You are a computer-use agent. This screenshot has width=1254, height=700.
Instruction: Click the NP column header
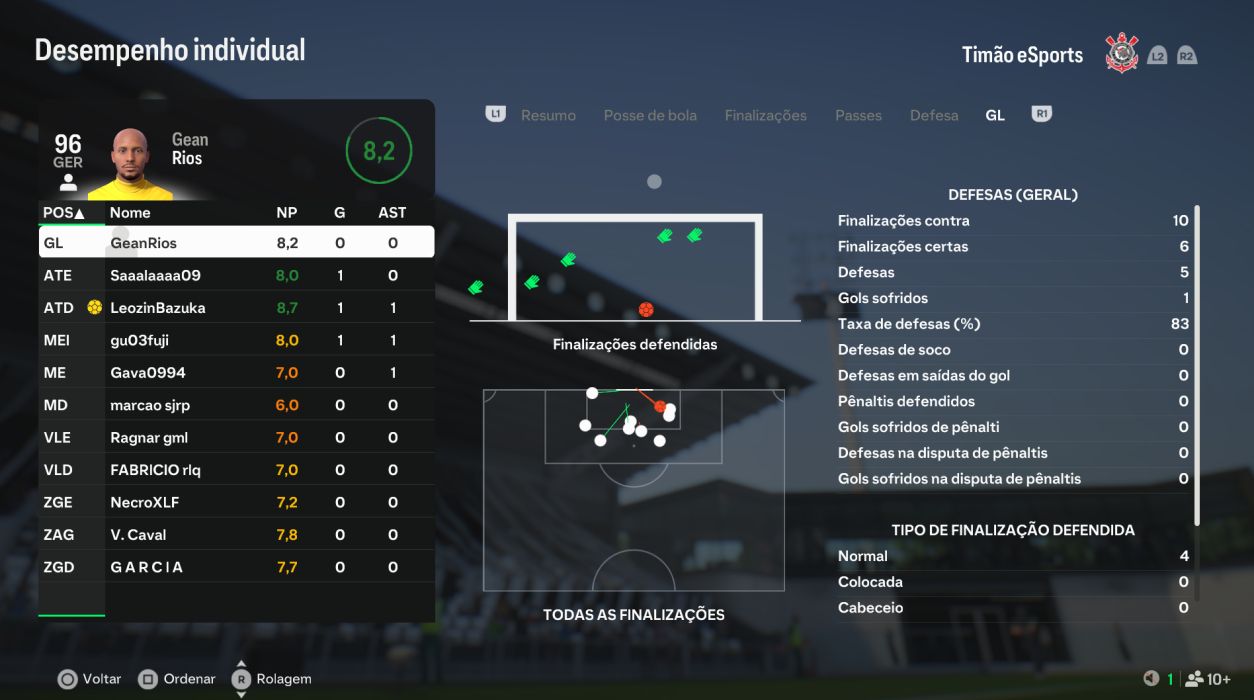point(287,213)
